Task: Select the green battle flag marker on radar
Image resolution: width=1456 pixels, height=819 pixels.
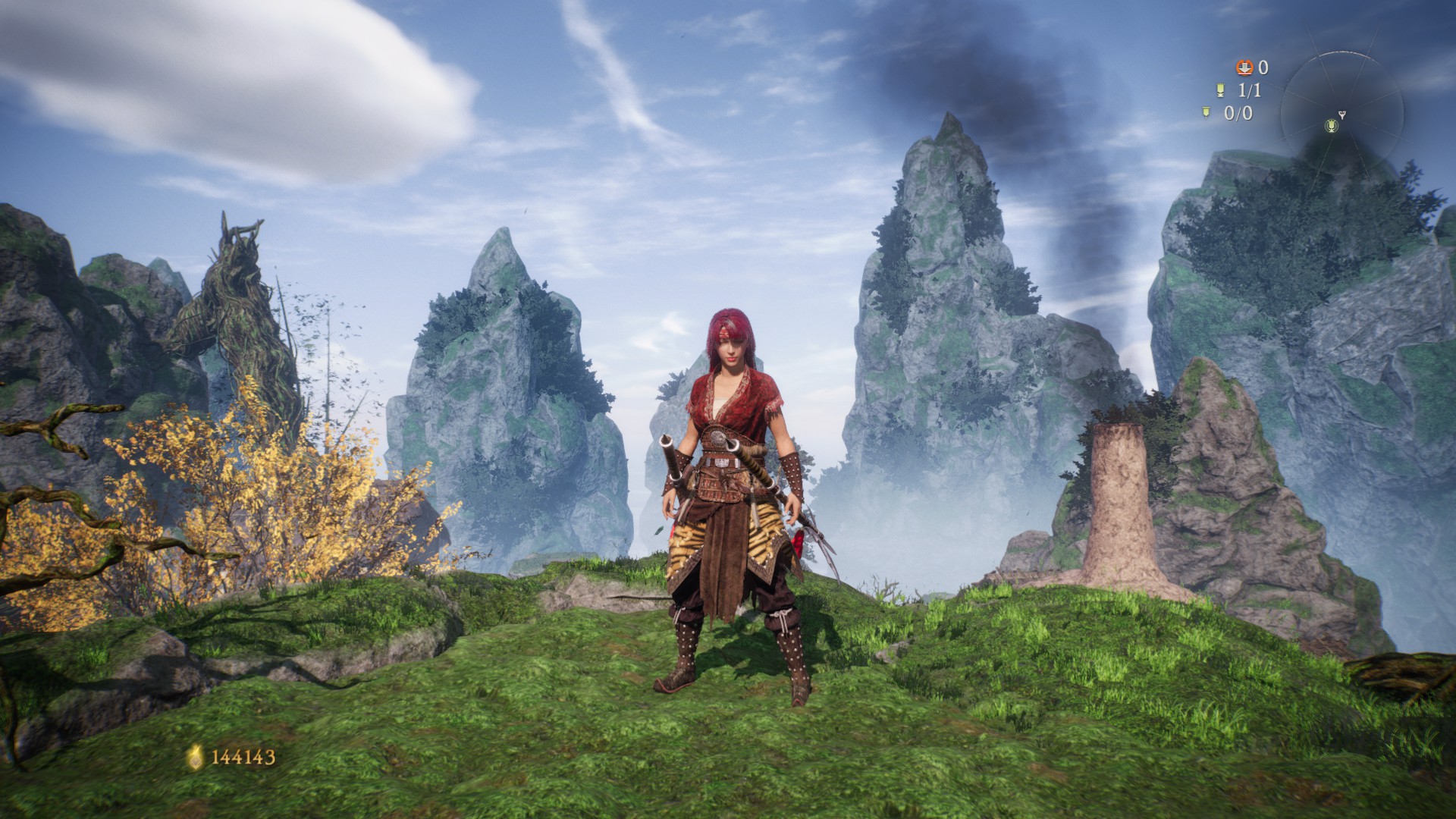Action: [1330, 125]
